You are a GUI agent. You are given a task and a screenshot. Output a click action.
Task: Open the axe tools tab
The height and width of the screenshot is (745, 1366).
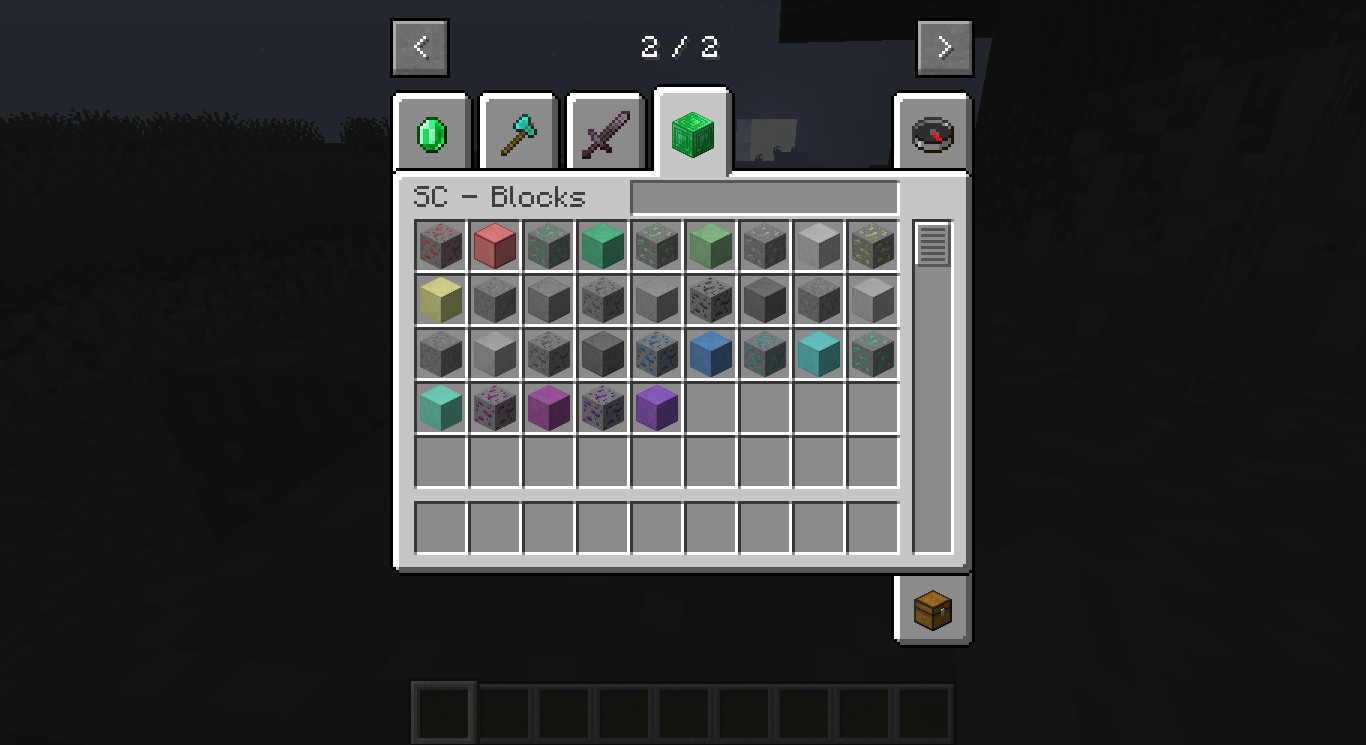[x=517, y=131]
